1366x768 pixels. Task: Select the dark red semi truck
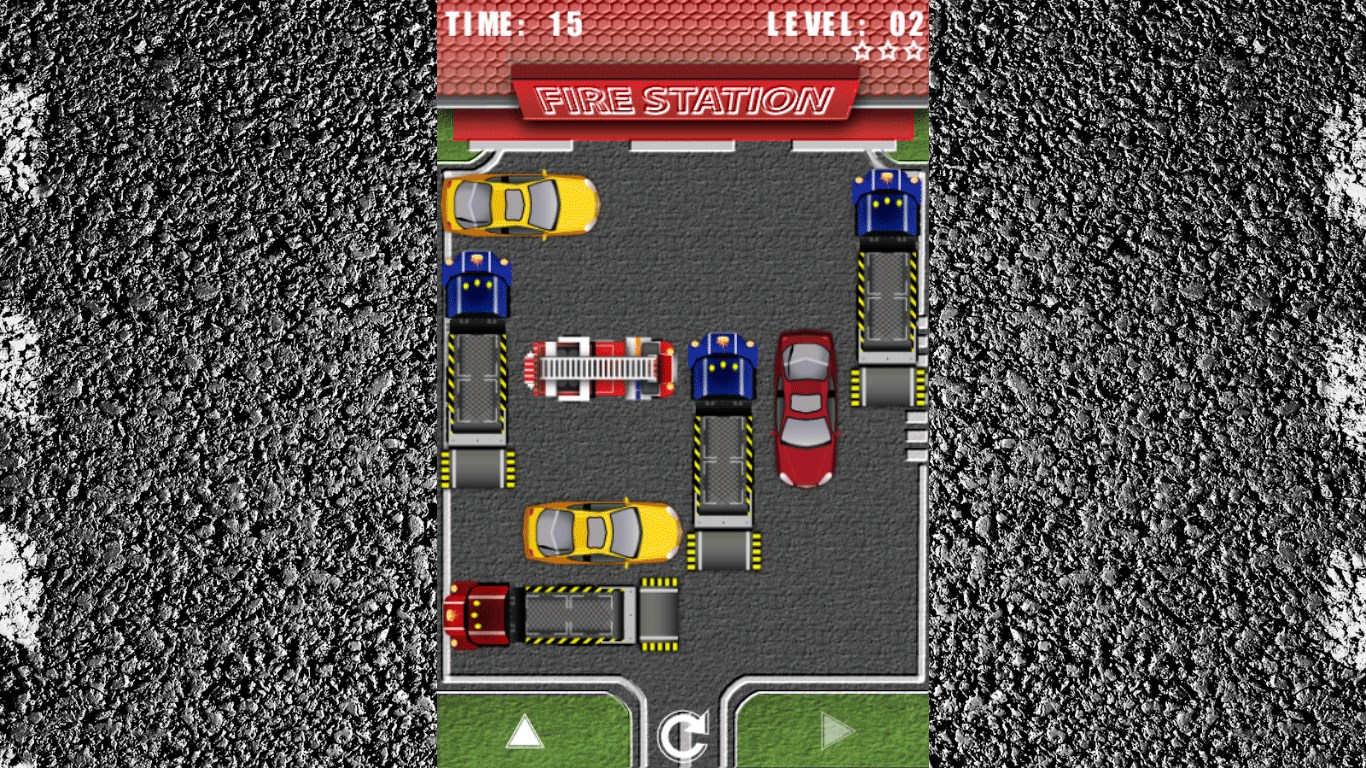pos(561,614)
